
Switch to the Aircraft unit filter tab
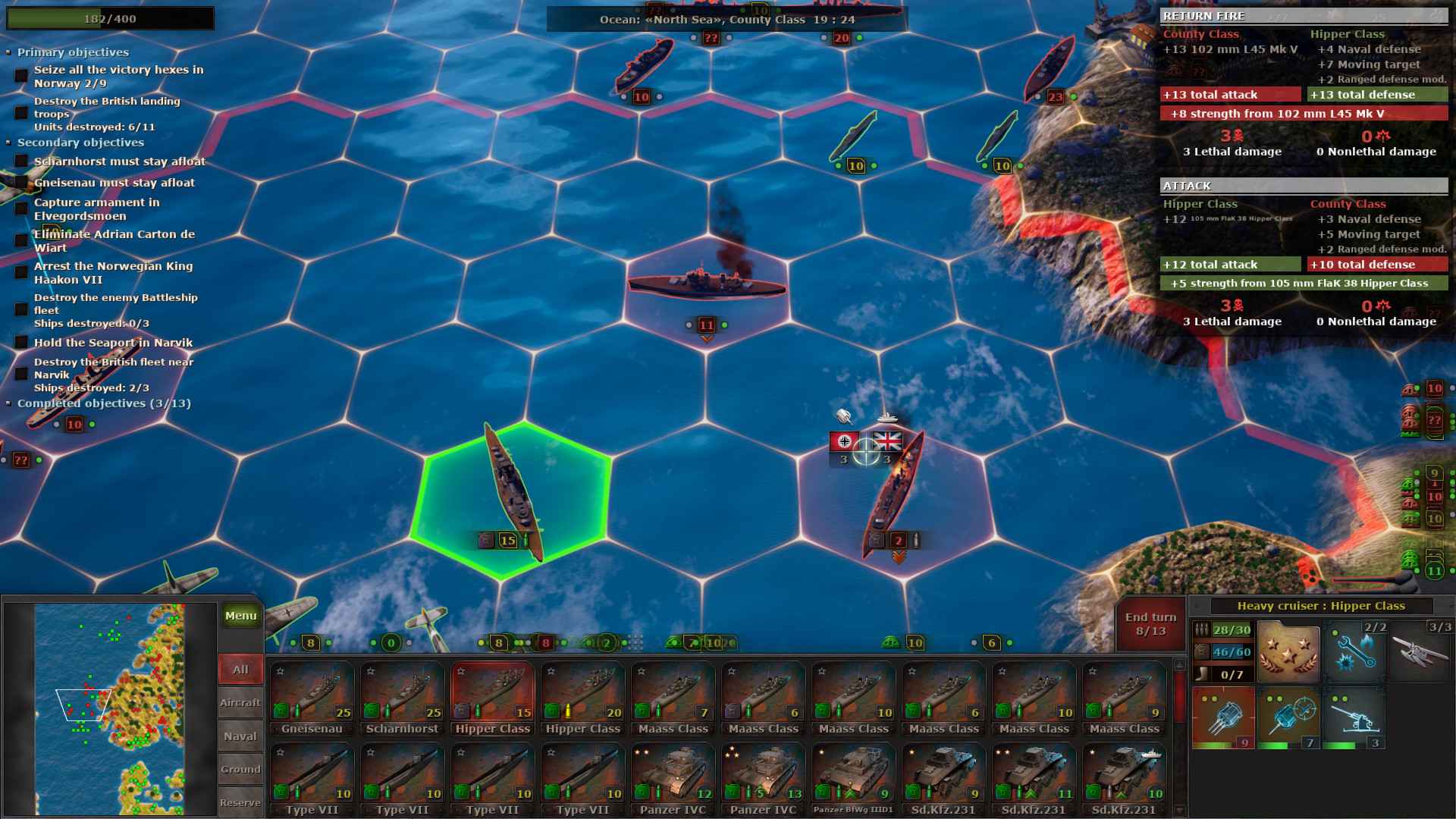[240, 702]
